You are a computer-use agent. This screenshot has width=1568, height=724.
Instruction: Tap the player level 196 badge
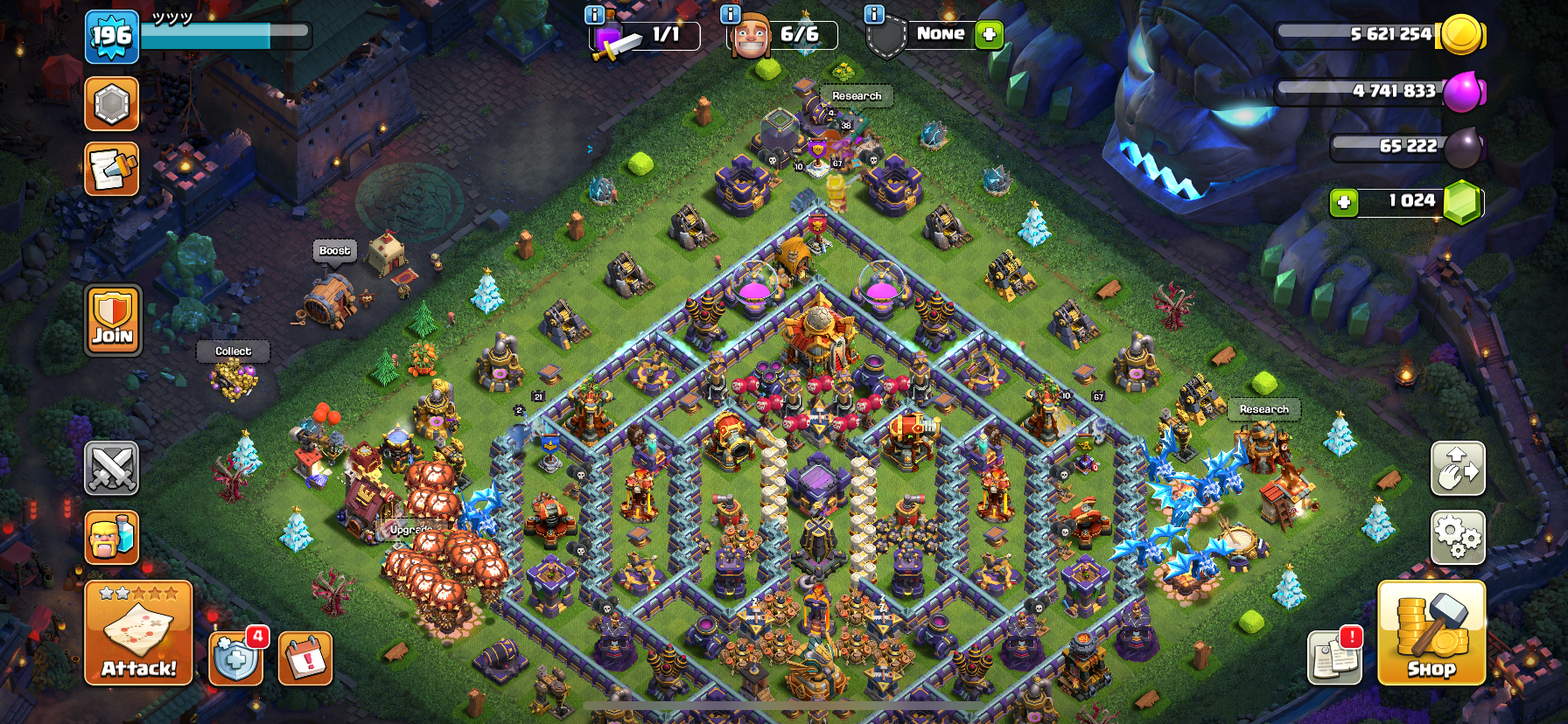coord(112,37)
